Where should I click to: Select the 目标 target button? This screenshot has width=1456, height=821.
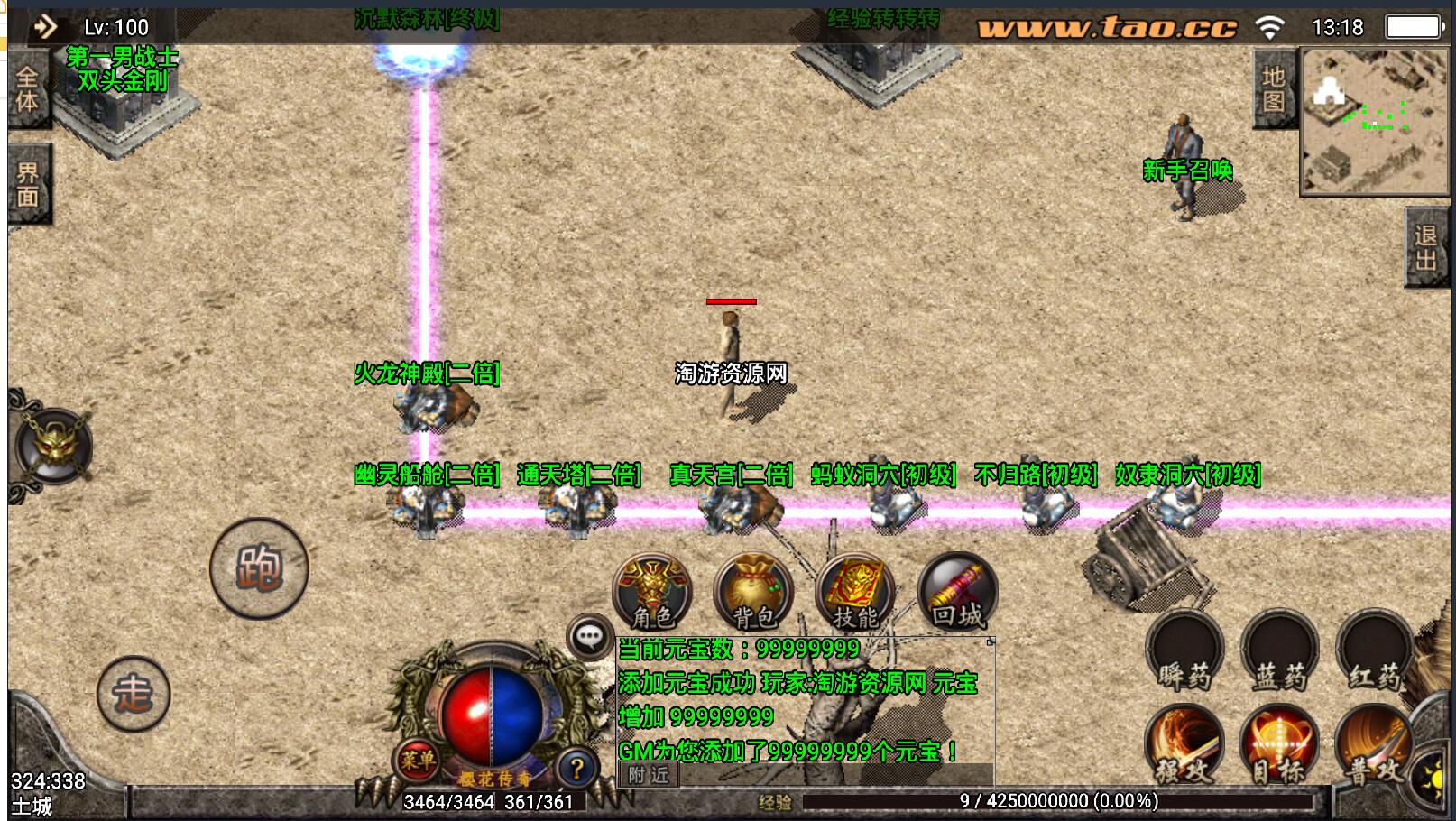click(x=1279, y=745)
